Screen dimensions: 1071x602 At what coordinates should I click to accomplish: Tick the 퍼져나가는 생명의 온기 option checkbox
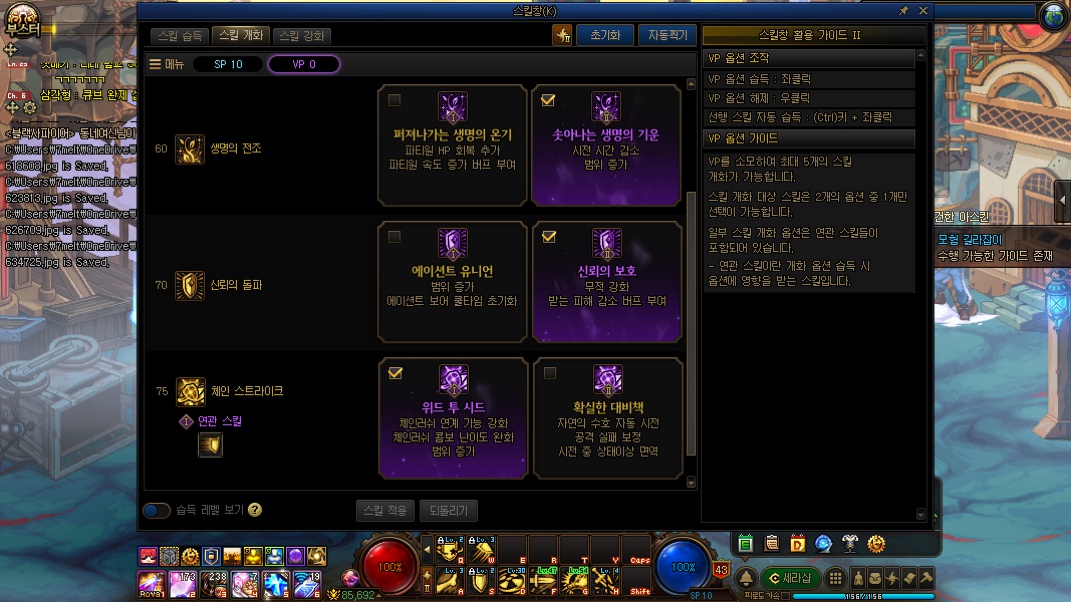point(395,100)
